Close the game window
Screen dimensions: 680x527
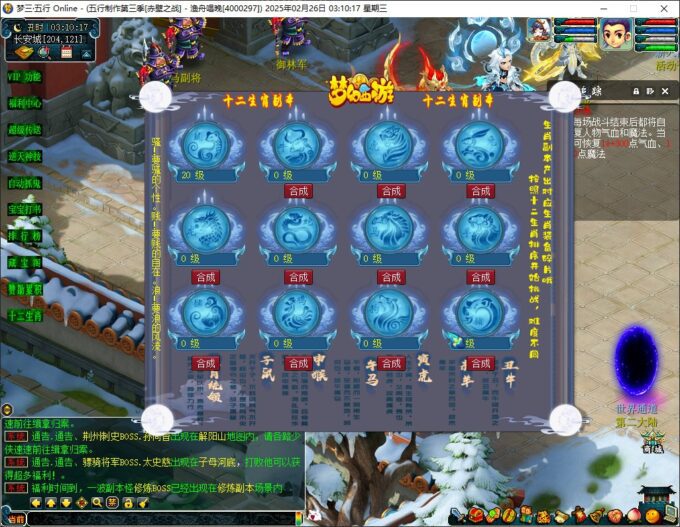tap(662, 9)
